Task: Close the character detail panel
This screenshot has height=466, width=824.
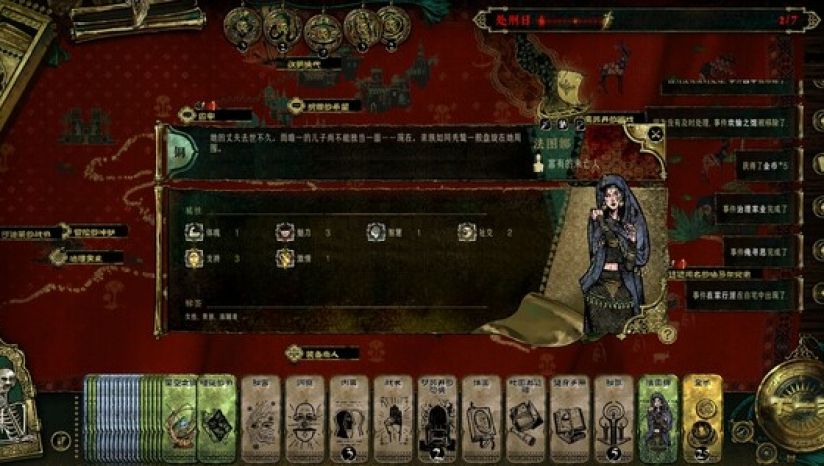Action: (x=656, y=132)
